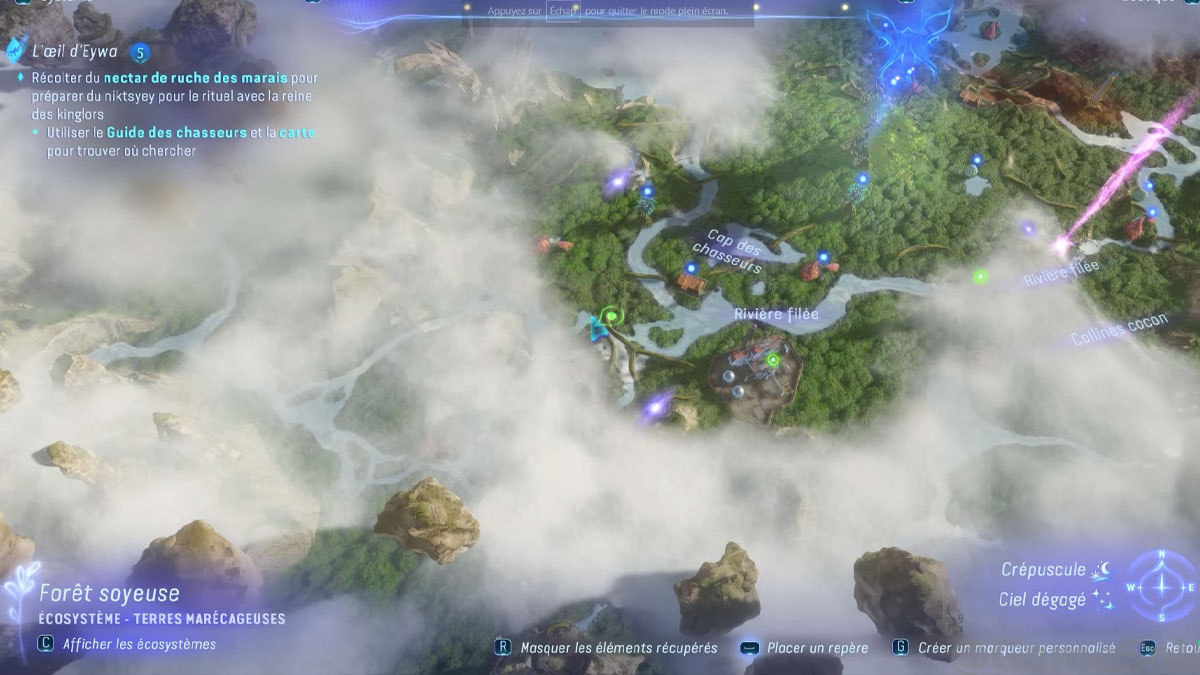Select the L'œil d'Eywa quest tracker

(75, 52)
